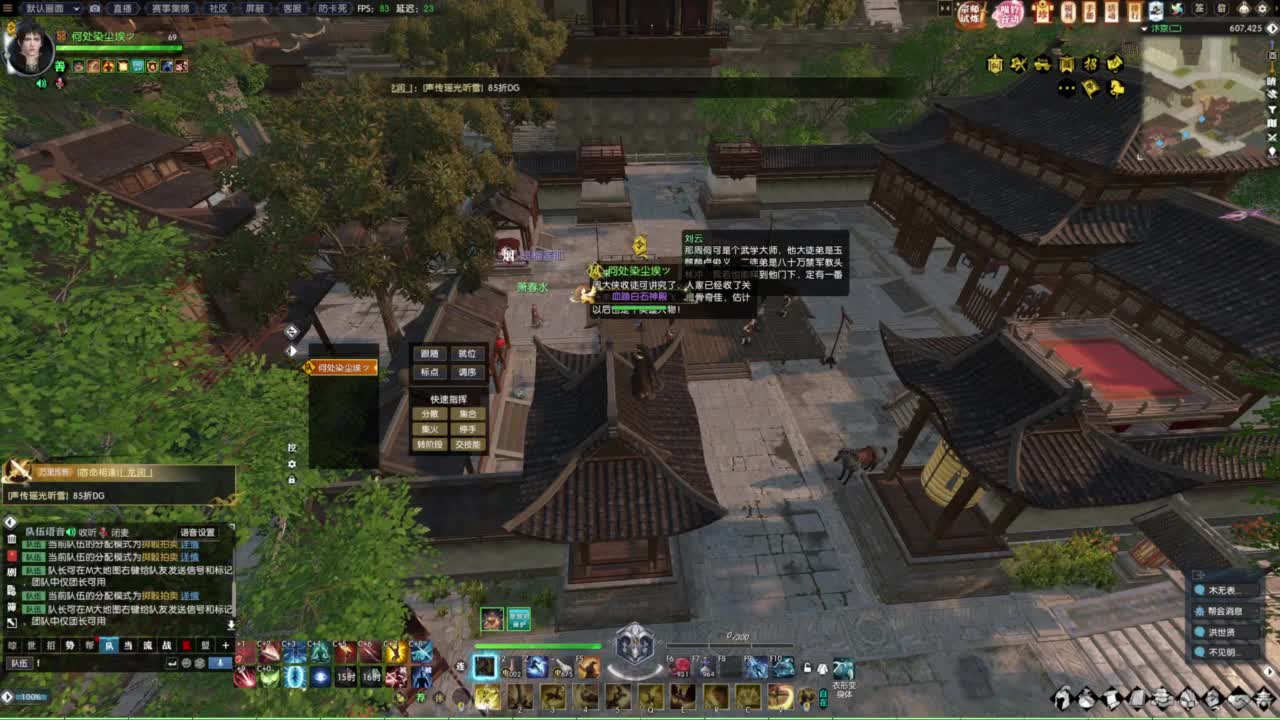Switch to the 队 chat tab
This screenshot has width=1280, height=720.
point(111,645)
